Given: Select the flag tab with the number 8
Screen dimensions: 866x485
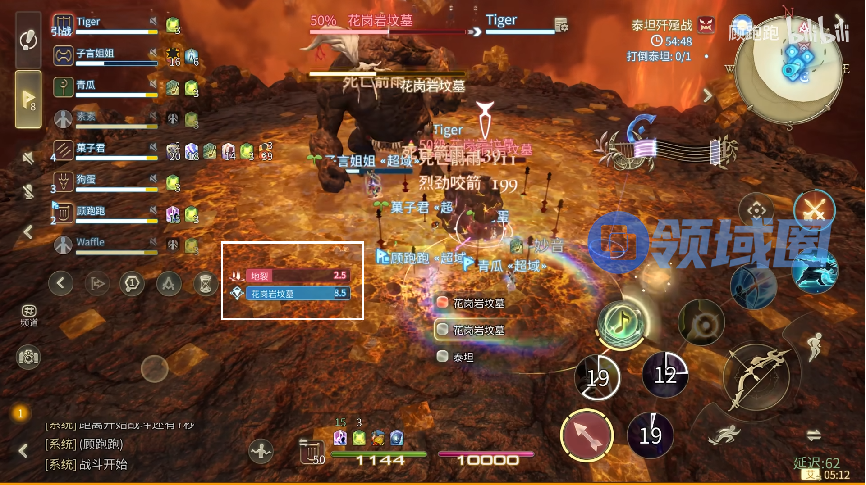Looking at the screenshot, I should pyautogui.click(x=28, y=99).
